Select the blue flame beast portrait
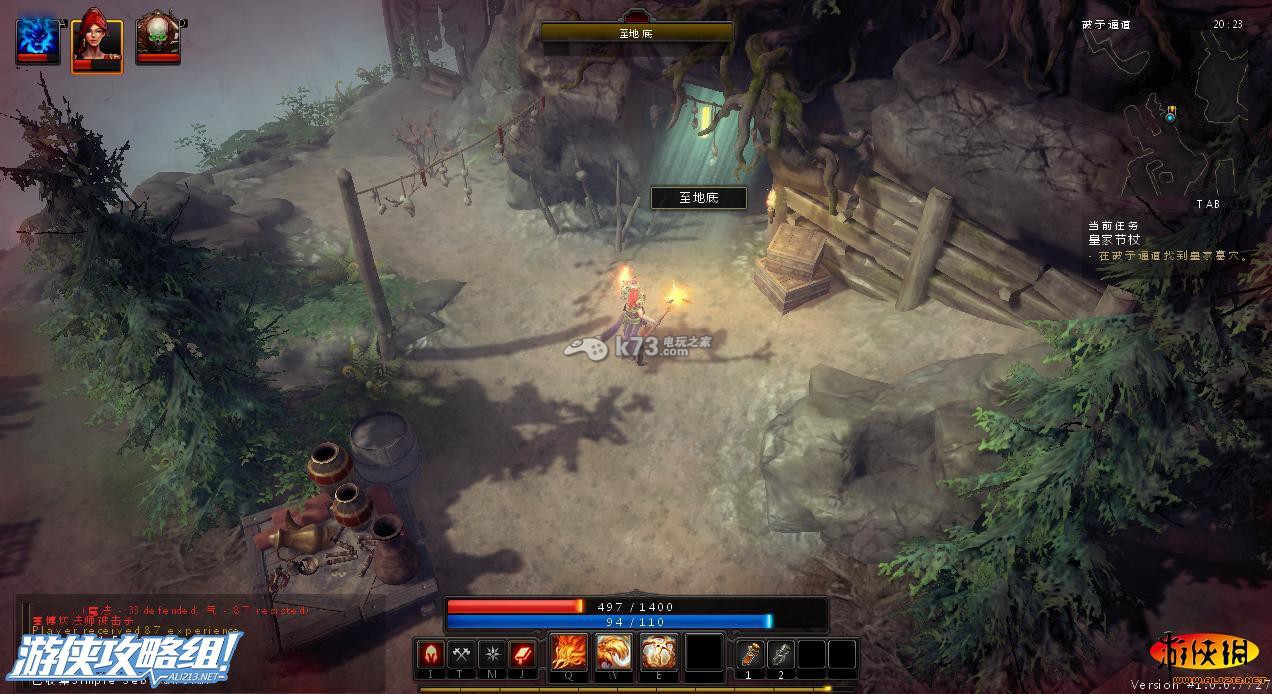This screenshot has width=1272, height=694. tap(38, 38)
